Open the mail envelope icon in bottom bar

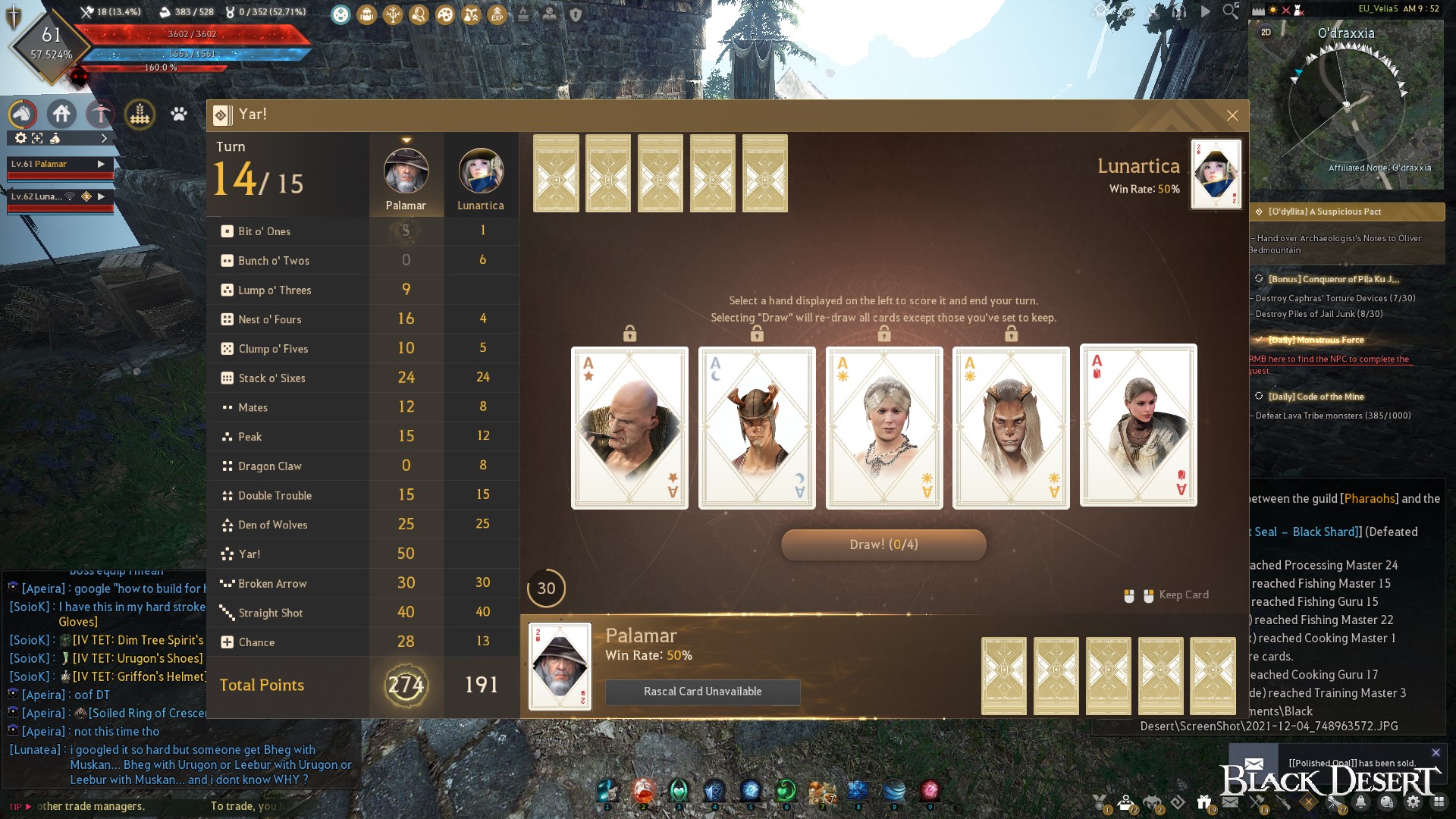pos(1231,802)
